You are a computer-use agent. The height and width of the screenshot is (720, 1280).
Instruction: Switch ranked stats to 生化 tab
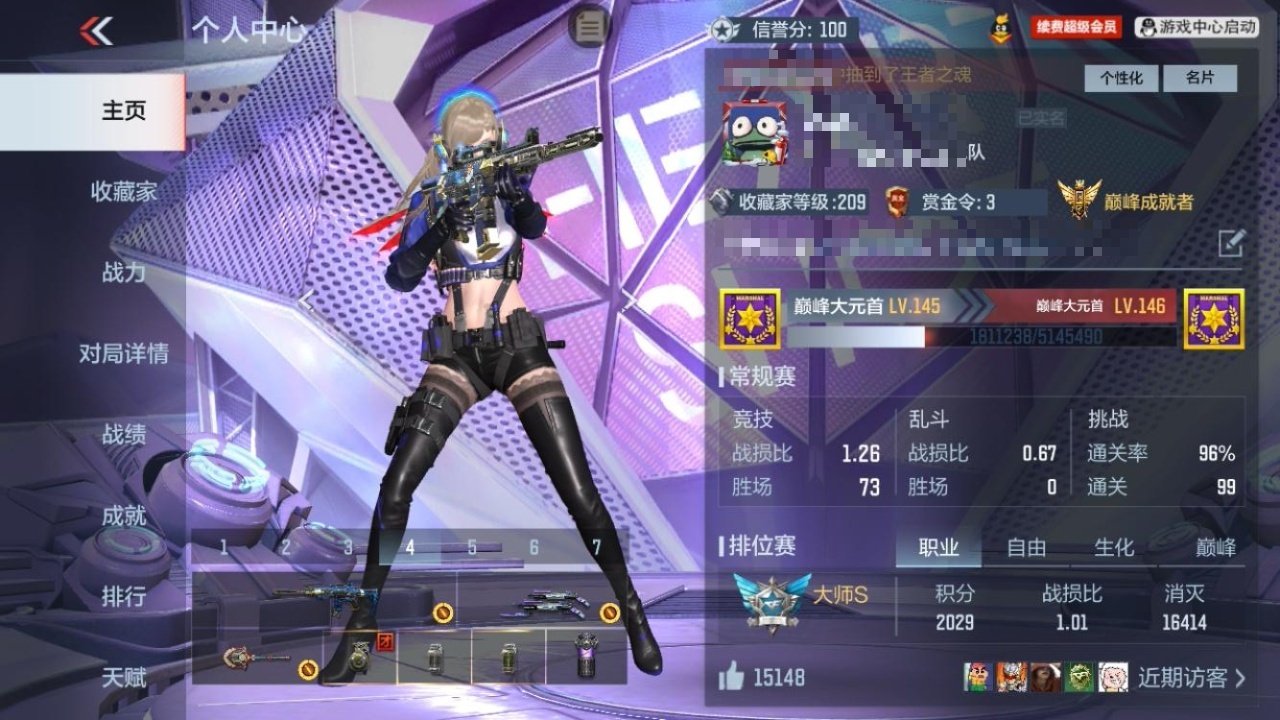(1114, 547)
